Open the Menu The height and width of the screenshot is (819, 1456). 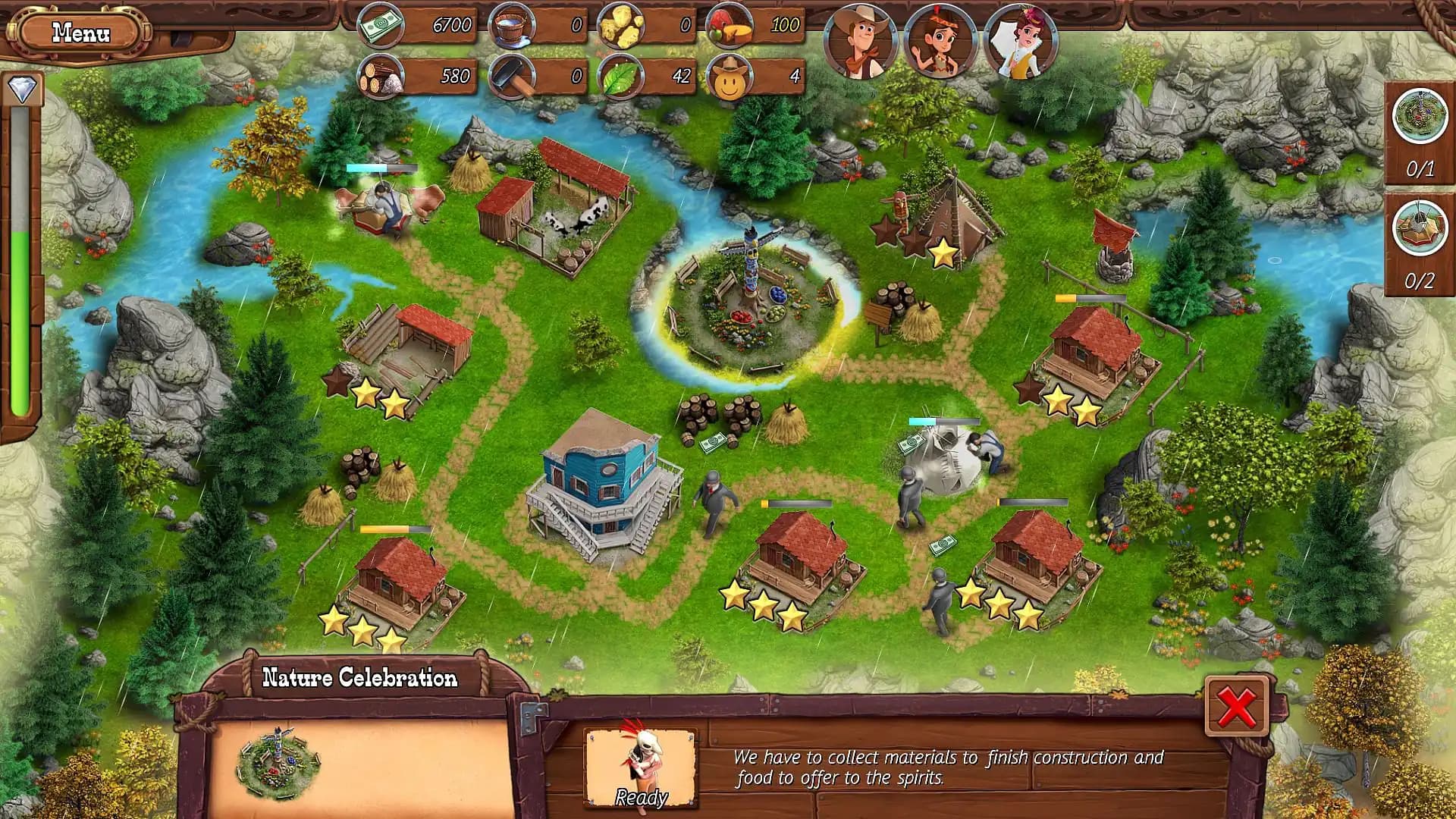pyautogui.click(x=80, y=32)
